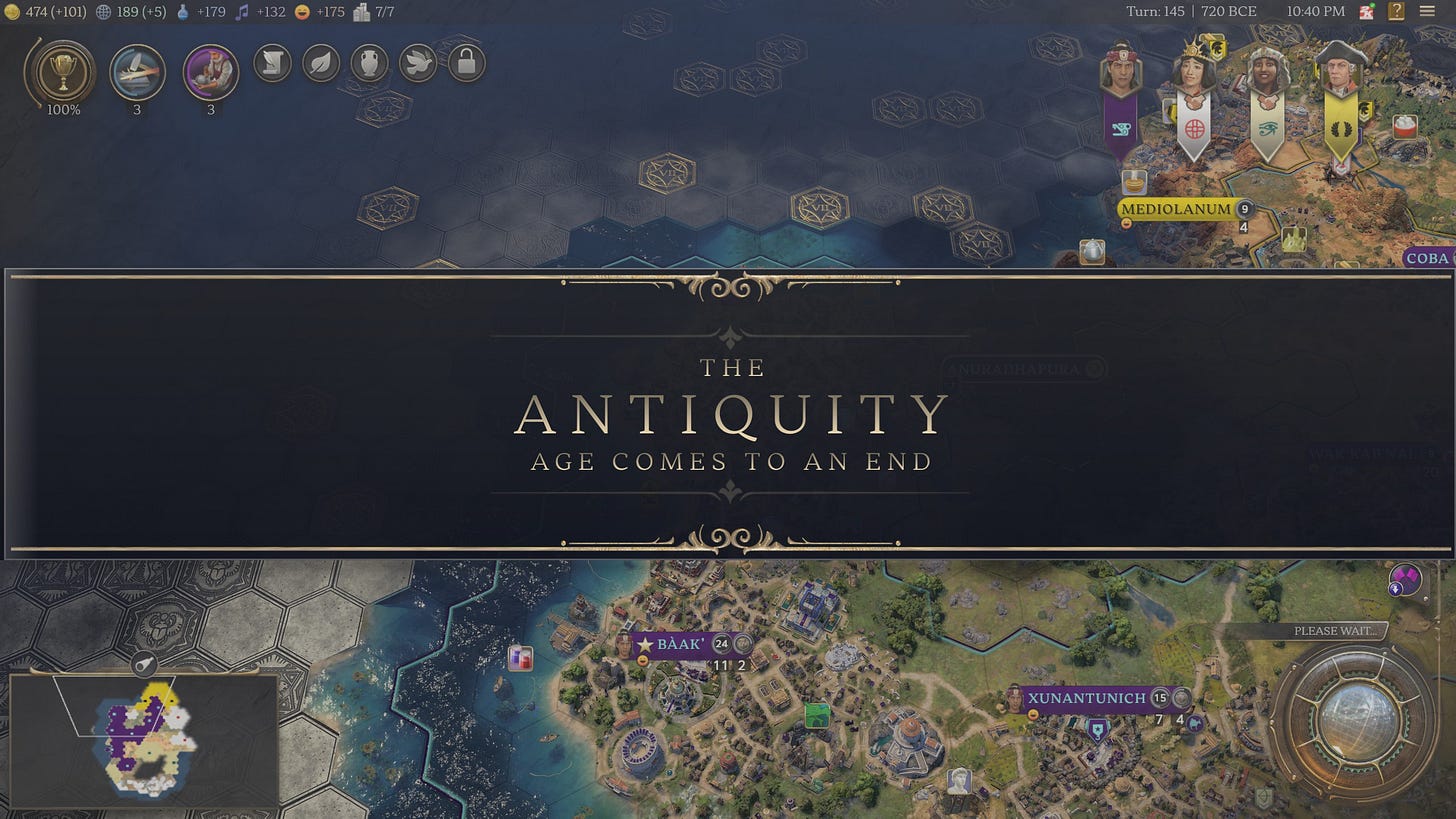Click the gold reserve coin icon

12,12
